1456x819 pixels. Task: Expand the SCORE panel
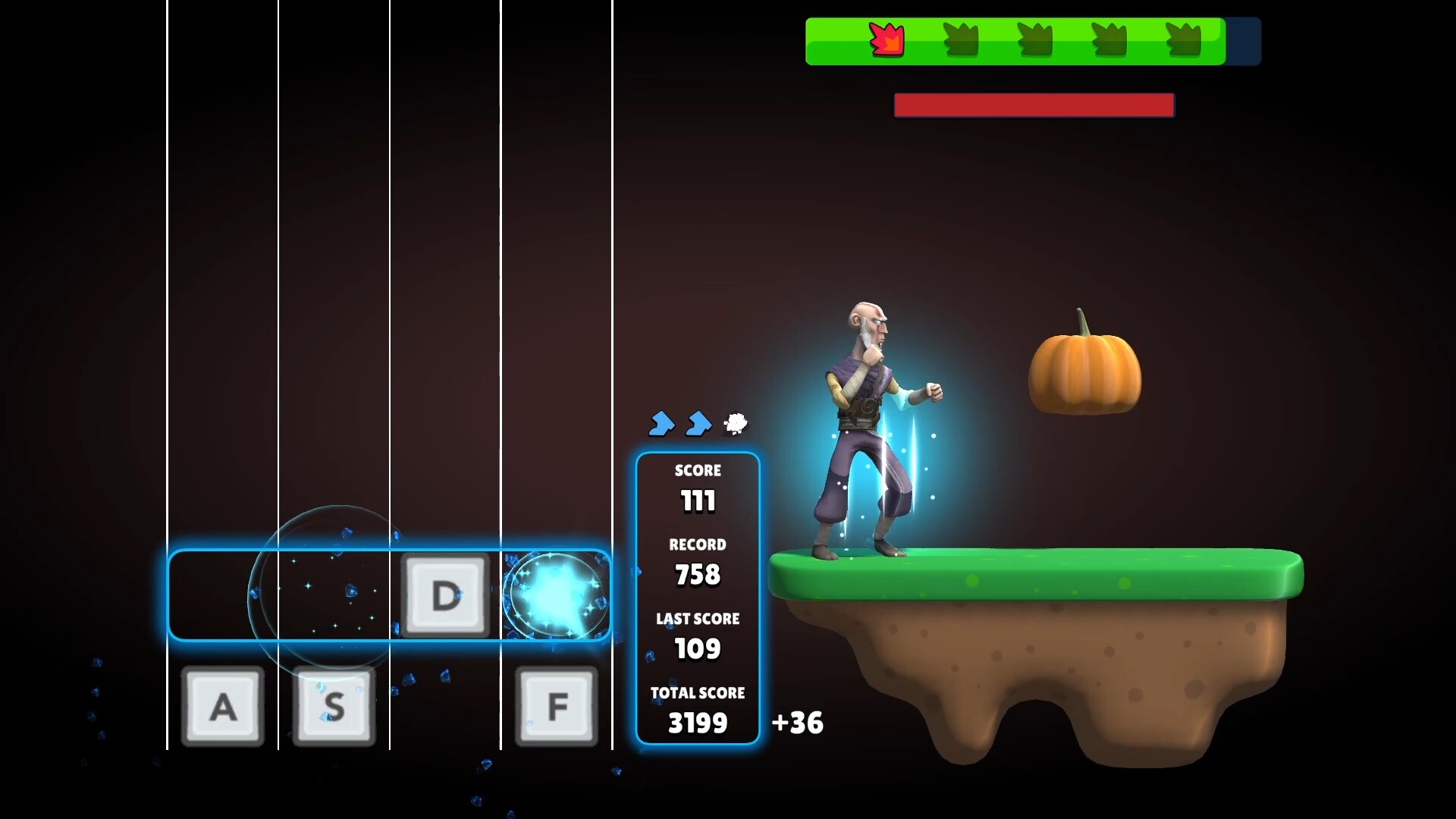coord(698,486)
